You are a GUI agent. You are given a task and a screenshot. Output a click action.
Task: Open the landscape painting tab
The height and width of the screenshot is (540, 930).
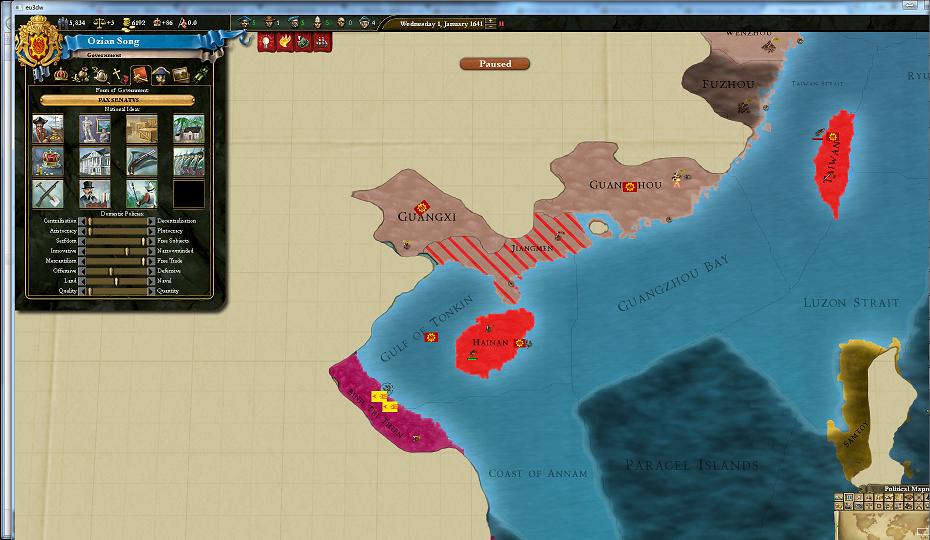(x=181, y=75)
